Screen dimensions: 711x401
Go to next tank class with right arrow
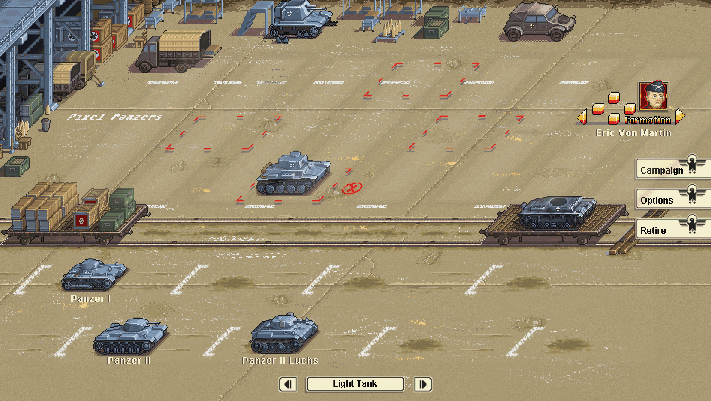tap(423, 384)
